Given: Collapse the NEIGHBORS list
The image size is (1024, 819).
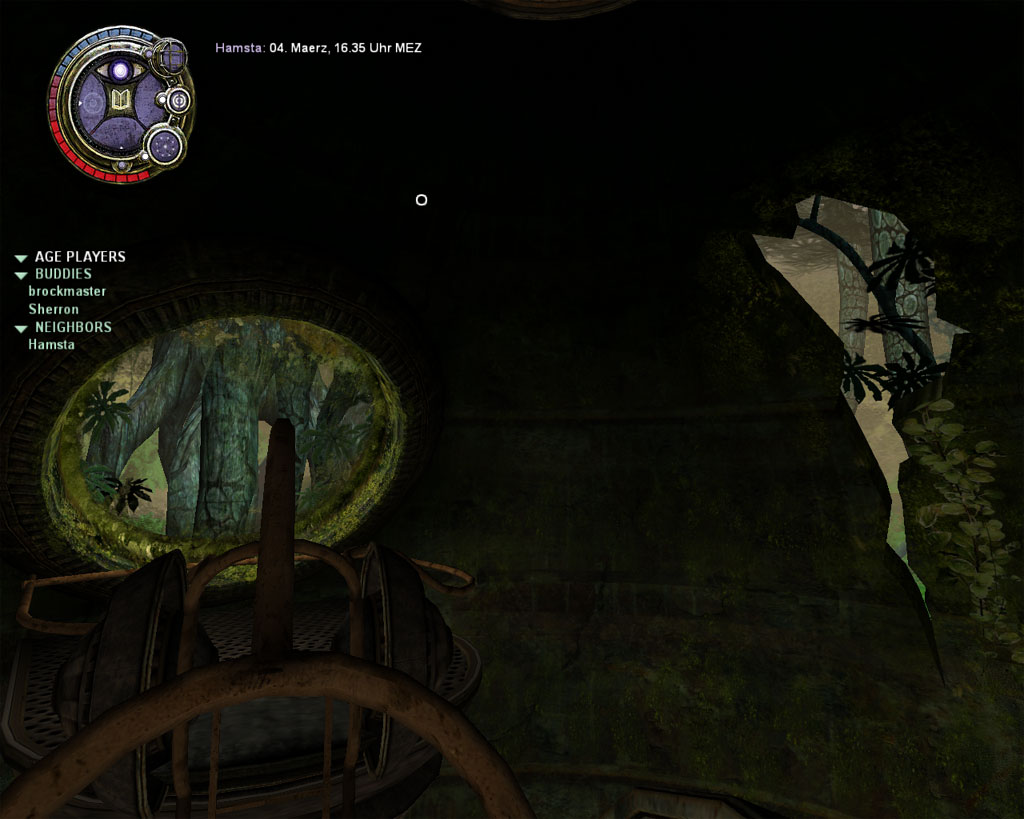Looking at the screenshot, I should [x=20, y=328].
